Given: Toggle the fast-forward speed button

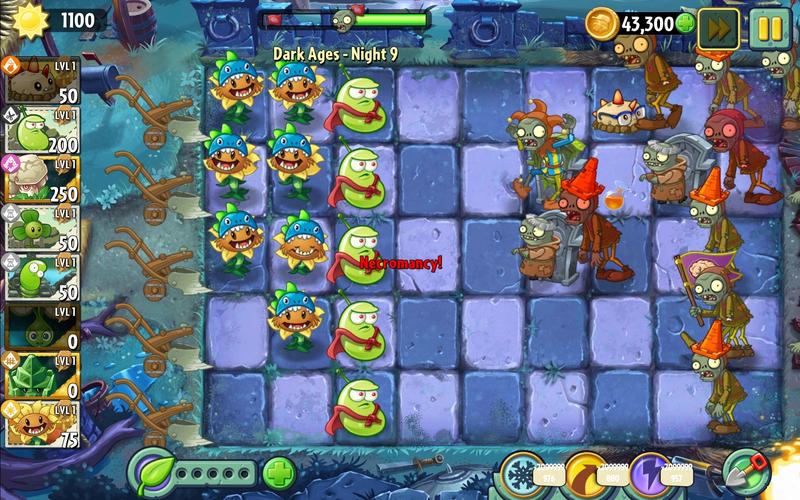Looking at the screenshot, I should coord(717,27).
